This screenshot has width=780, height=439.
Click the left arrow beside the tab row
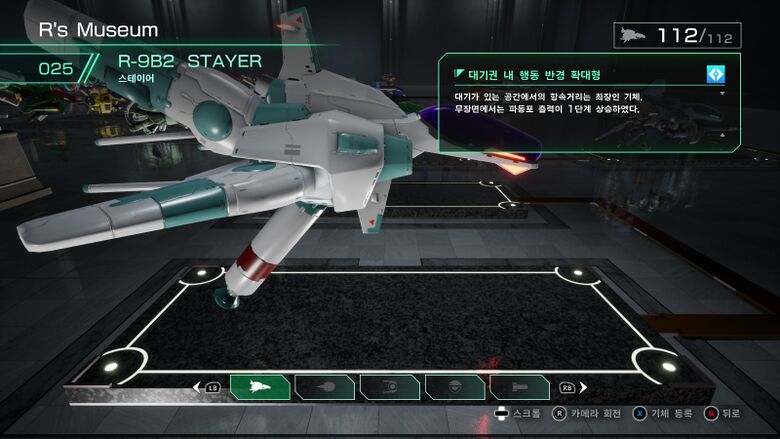[x=197, y=387]
